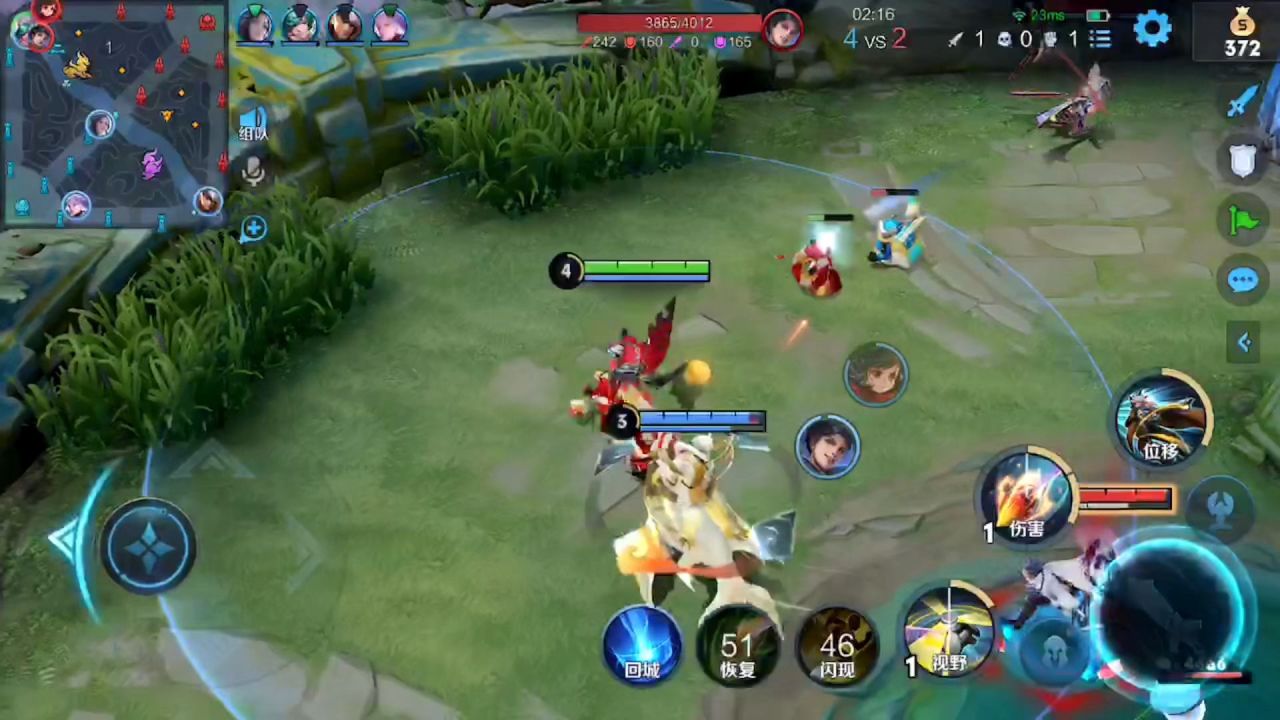Open the settings gear menu
This screenshot has width=1280, height=720.
click(1152, 29)
